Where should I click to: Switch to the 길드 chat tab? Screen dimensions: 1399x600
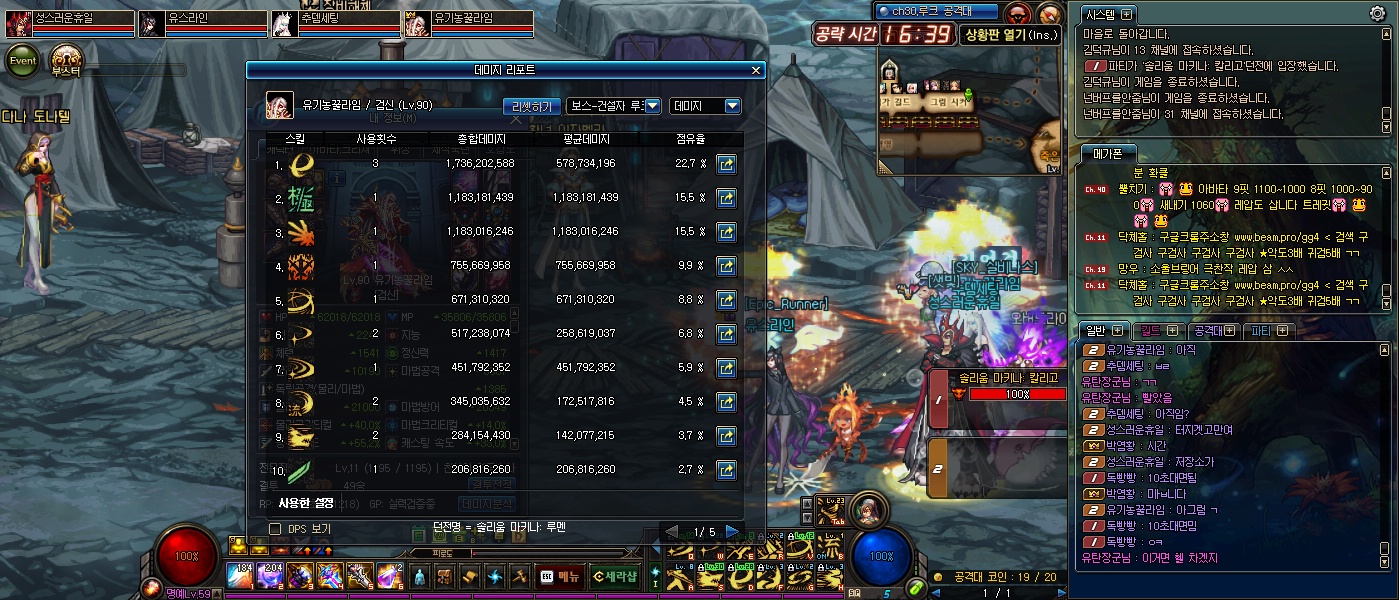1156,330
